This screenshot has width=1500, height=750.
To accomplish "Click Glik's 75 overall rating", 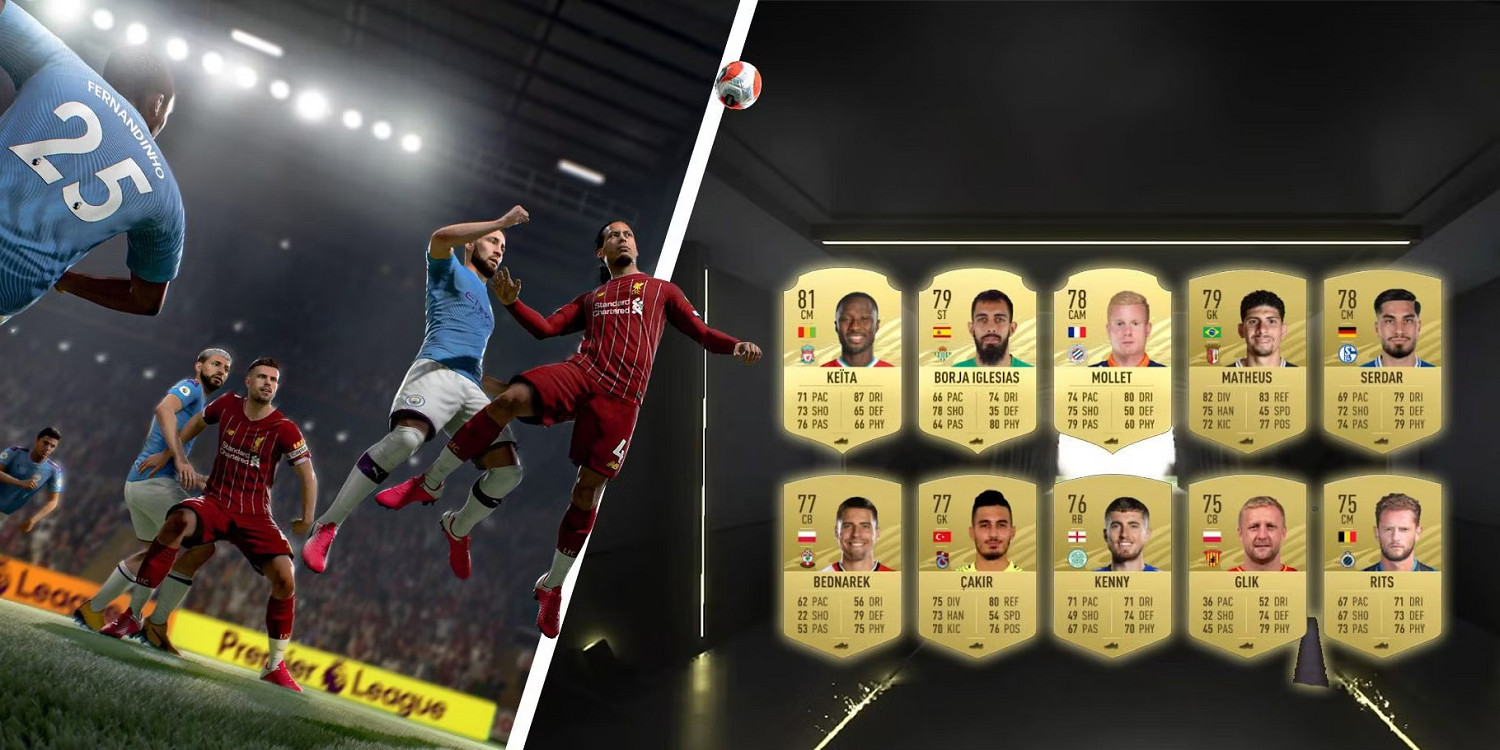I will tap(1213, 502).
